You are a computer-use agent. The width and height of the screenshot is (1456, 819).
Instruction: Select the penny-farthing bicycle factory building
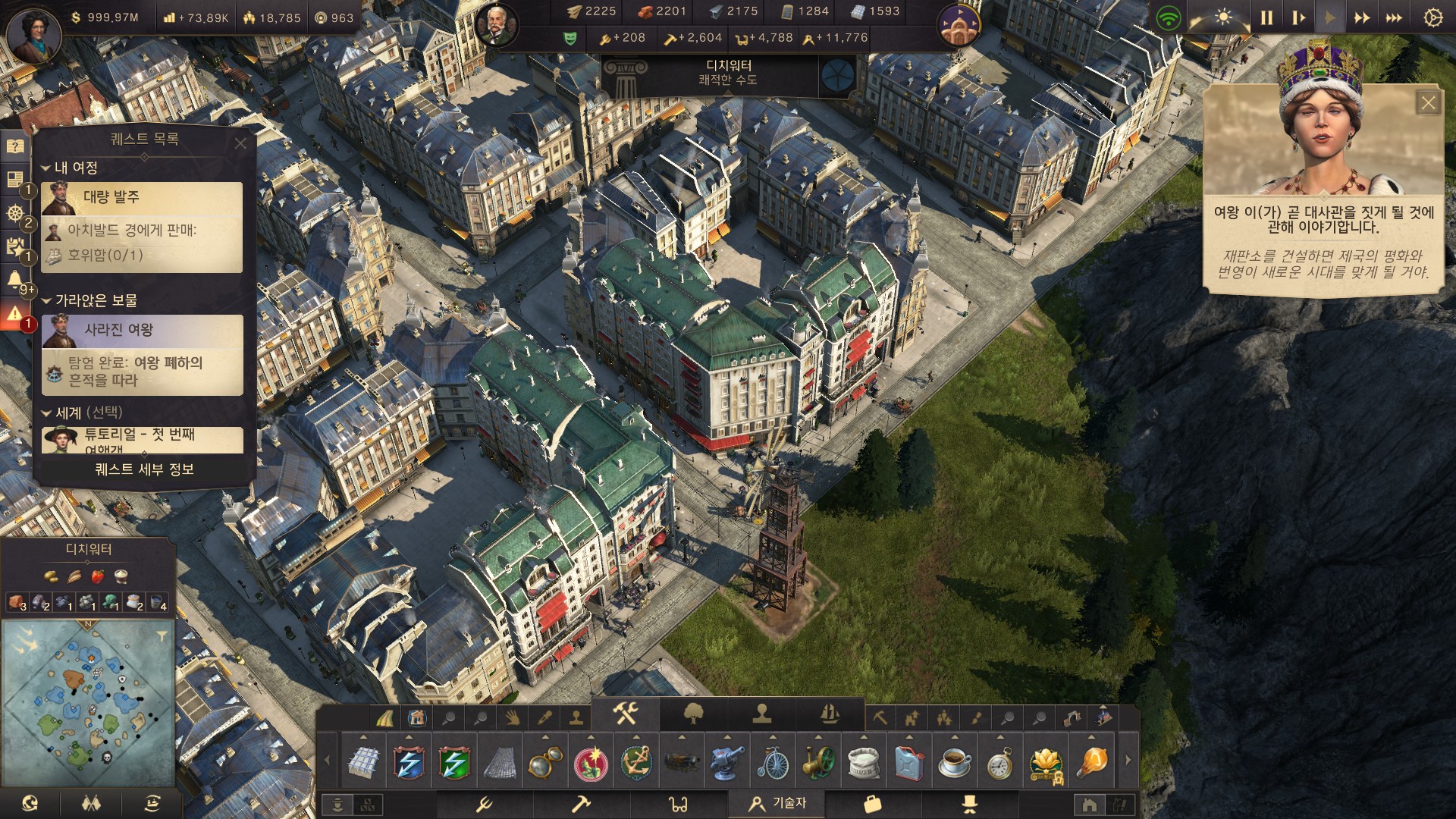pos(773,763)
